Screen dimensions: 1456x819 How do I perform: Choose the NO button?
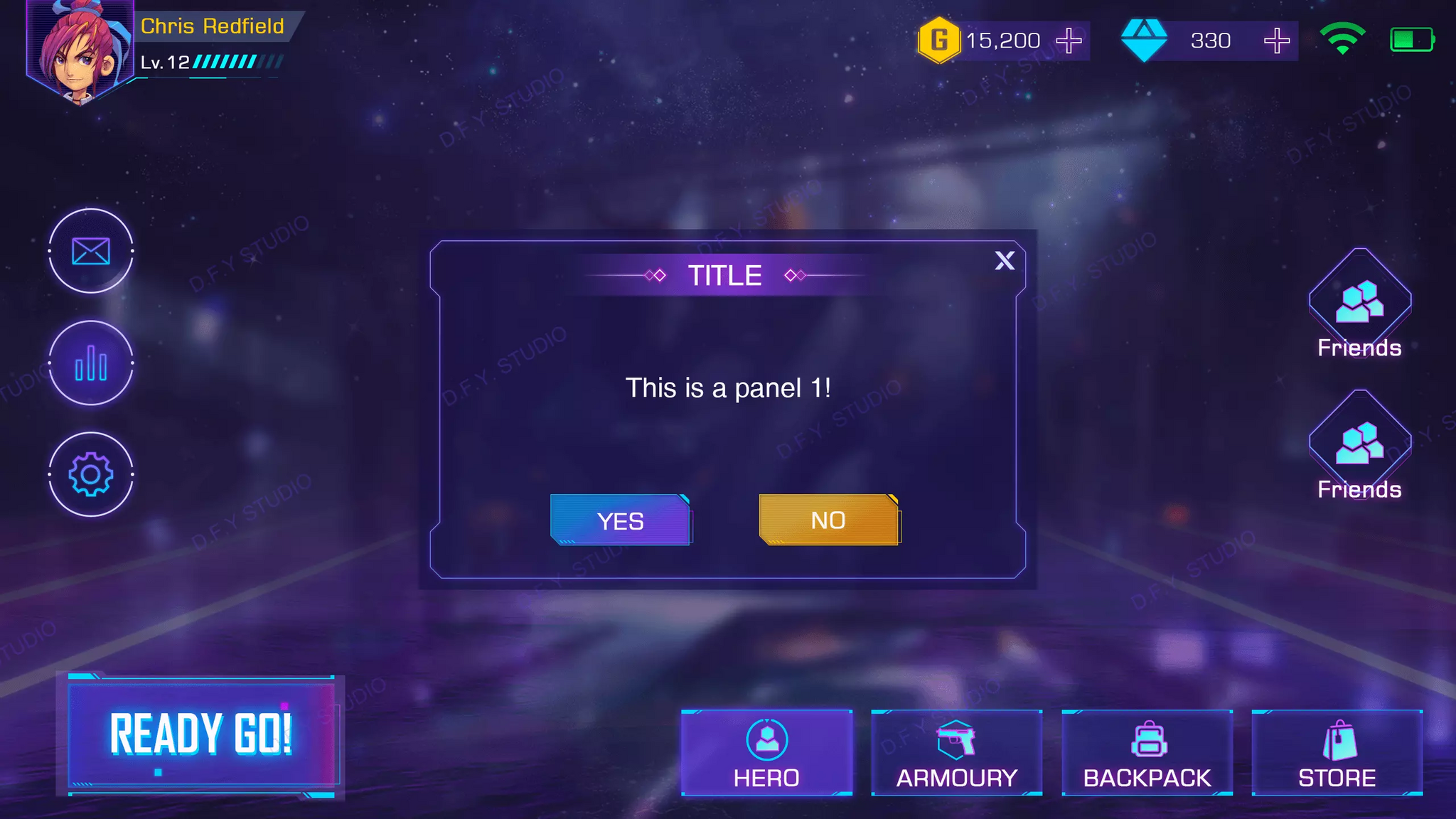pyautogui.click(x=828, y=520)
